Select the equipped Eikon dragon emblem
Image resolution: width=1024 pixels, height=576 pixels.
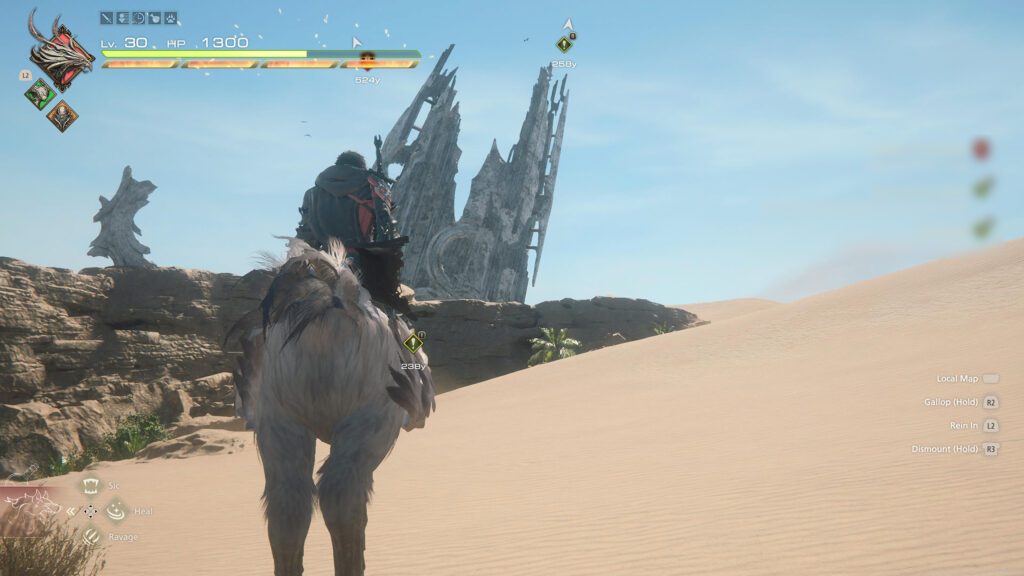60,52
